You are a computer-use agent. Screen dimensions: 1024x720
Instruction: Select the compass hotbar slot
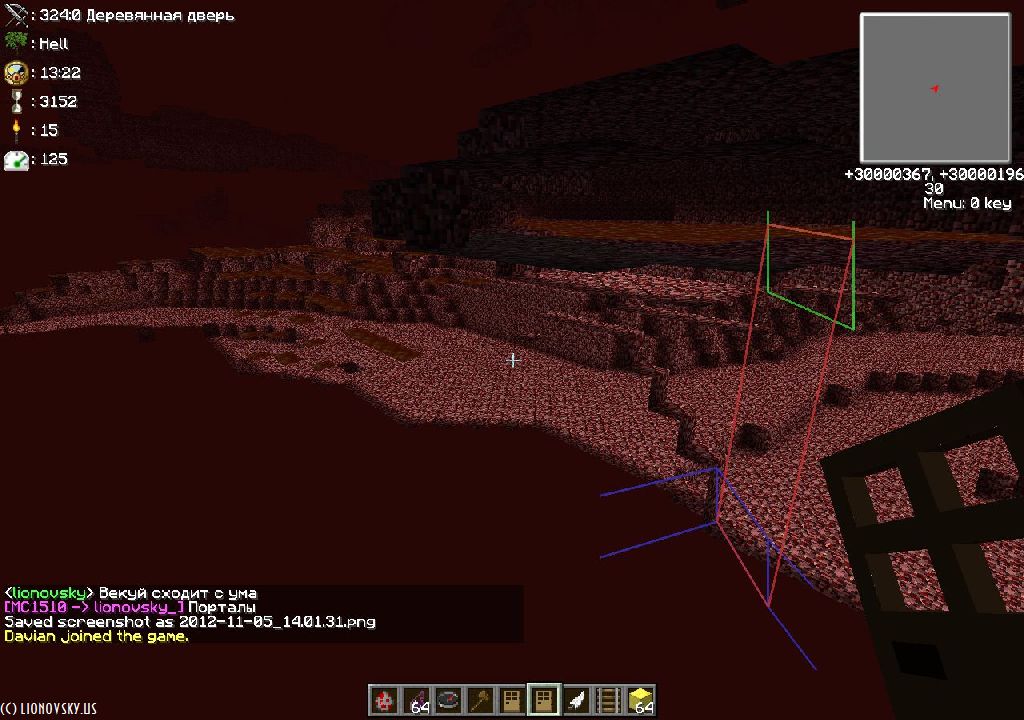tap(448, 700)
